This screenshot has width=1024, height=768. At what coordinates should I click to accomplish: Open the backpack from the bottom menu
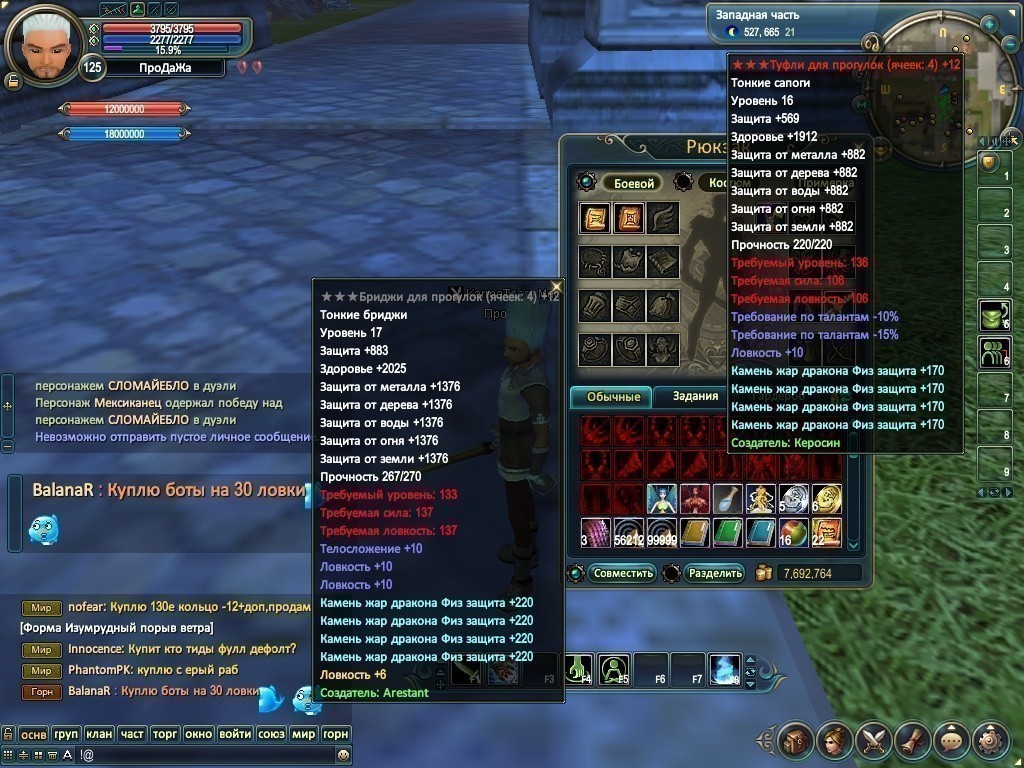(795, 740)
